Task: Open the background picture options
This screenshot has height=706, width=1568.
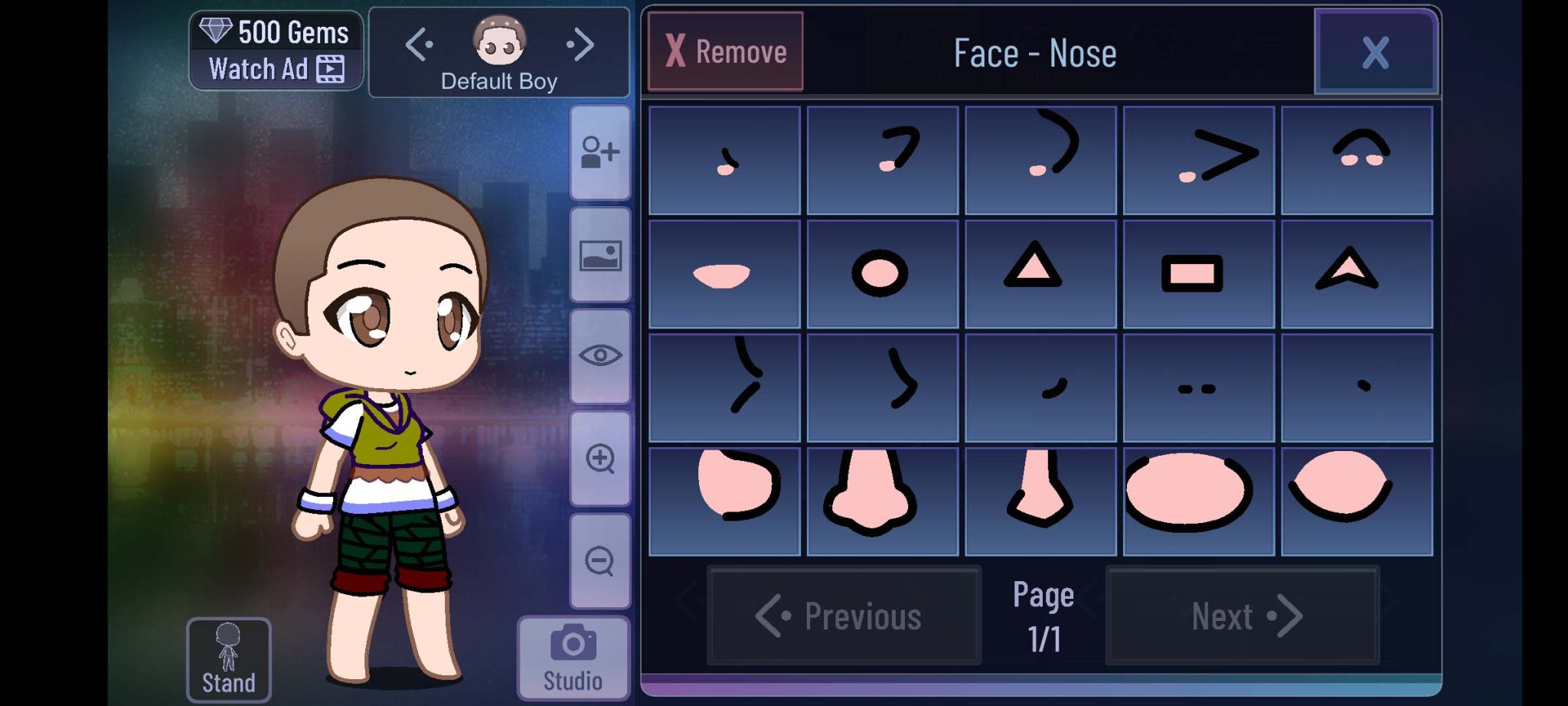Action: [599, 256]
